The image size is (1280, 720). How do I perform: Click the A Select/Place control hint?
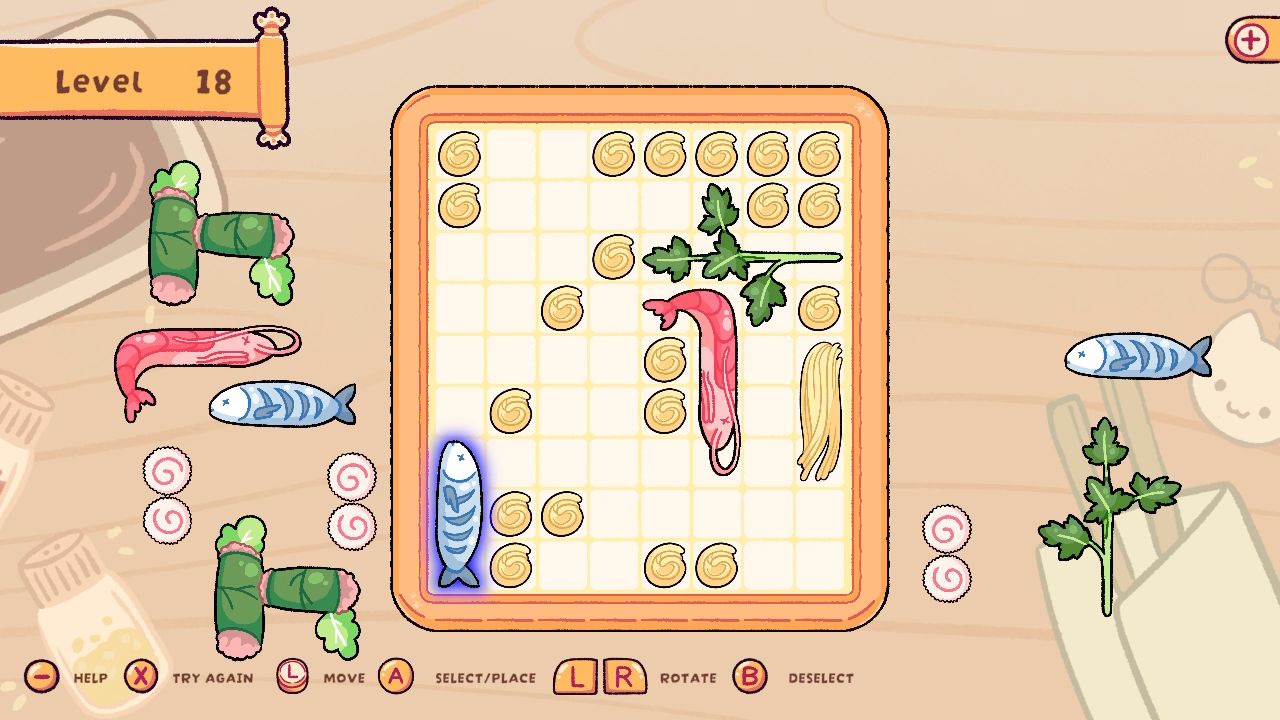pos(396,677)
